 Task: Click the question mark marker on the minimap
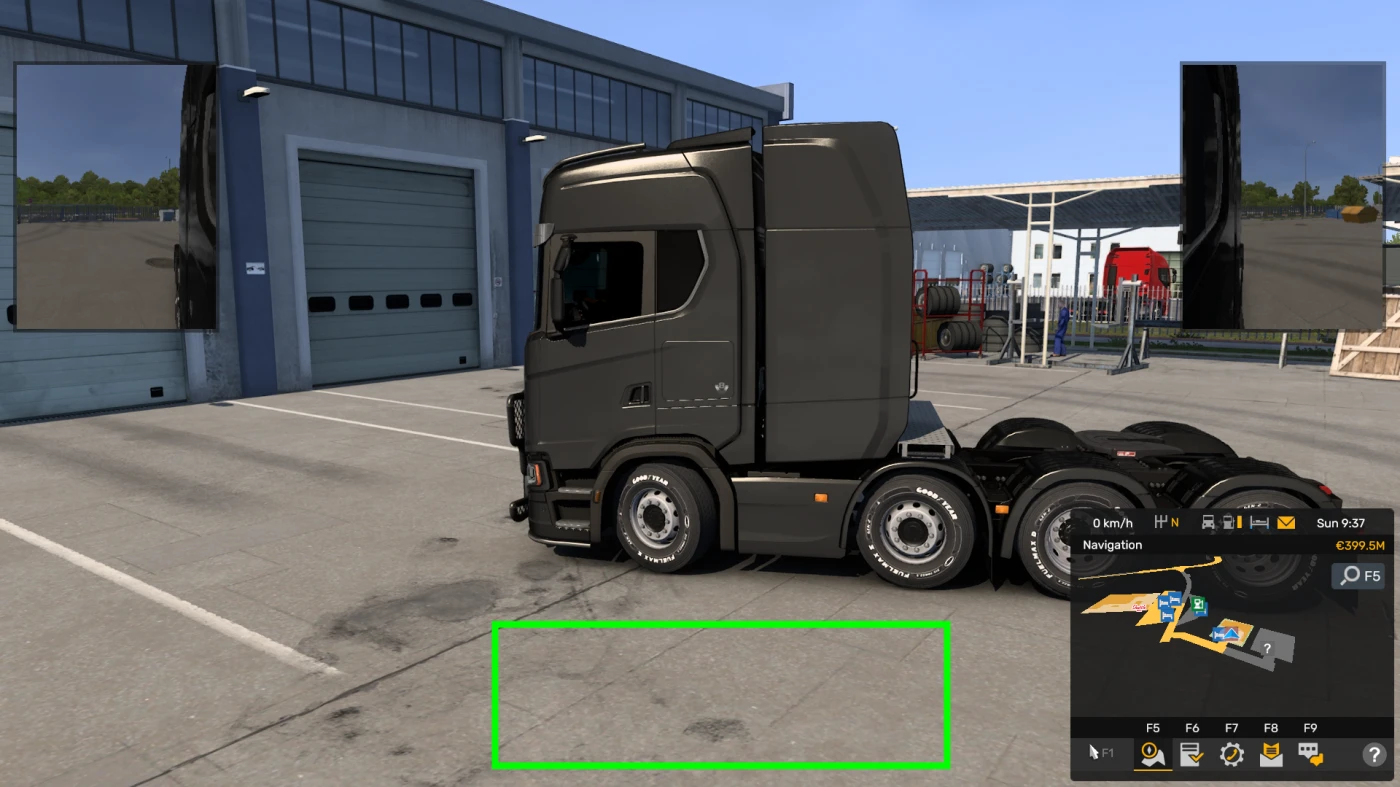pos(1267,649)
